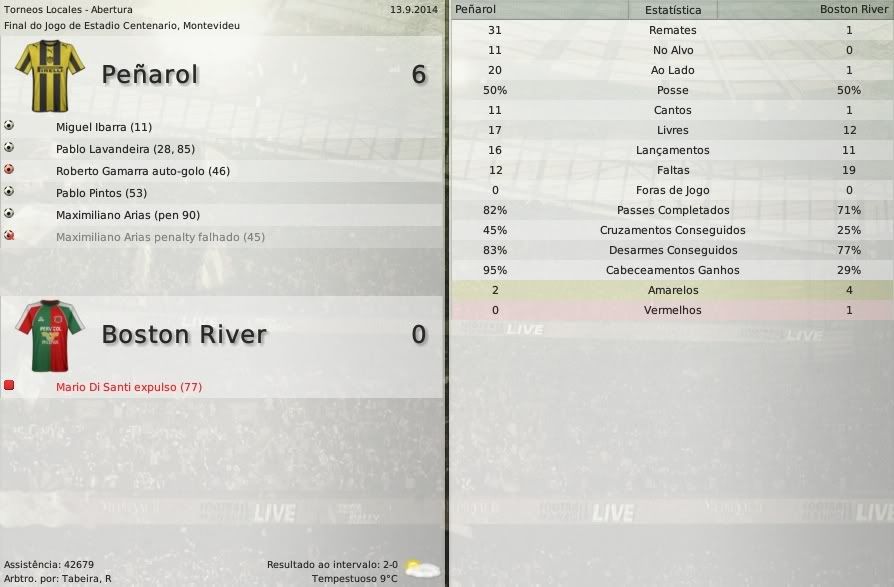Click Roberto Gamarra's auto-golo entry

143,171
